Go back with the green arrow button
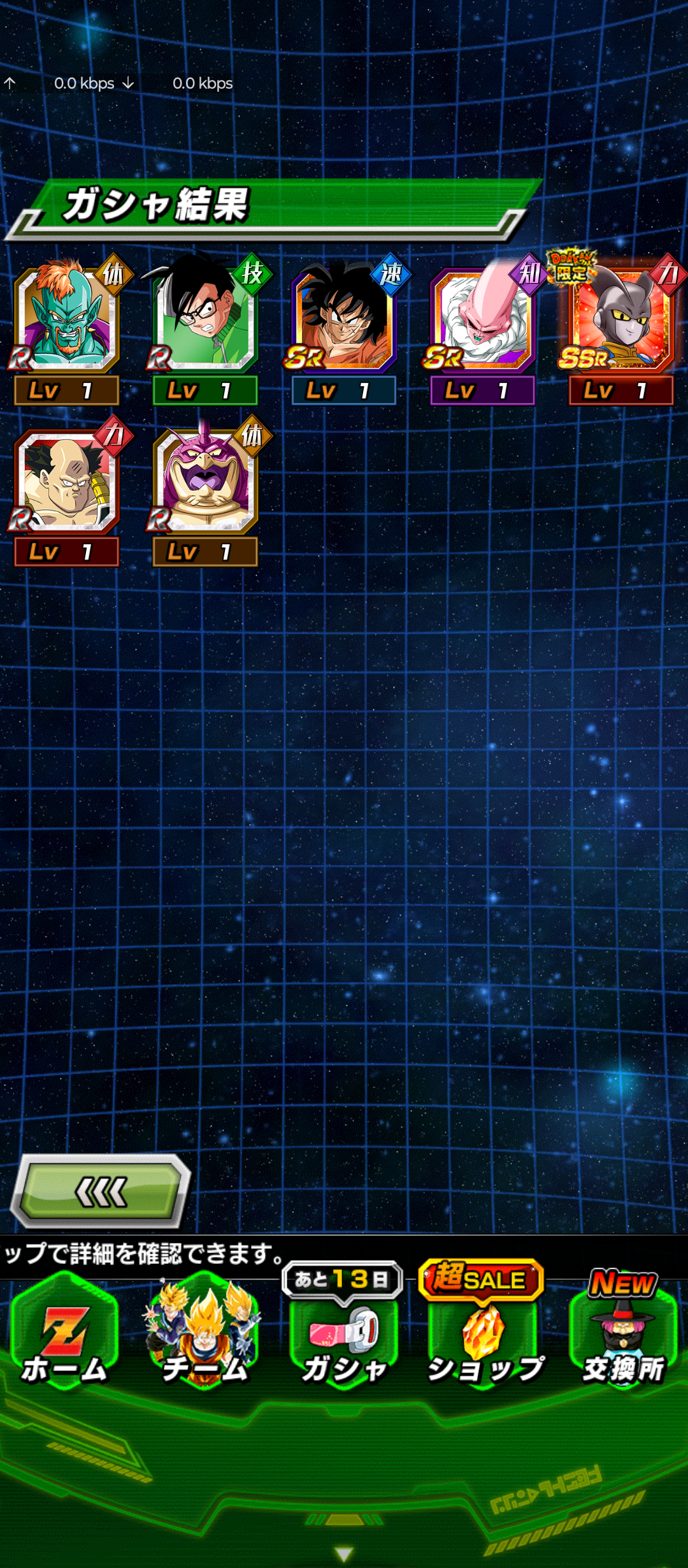This screenshot has height=1568, width=688. 101,1191
